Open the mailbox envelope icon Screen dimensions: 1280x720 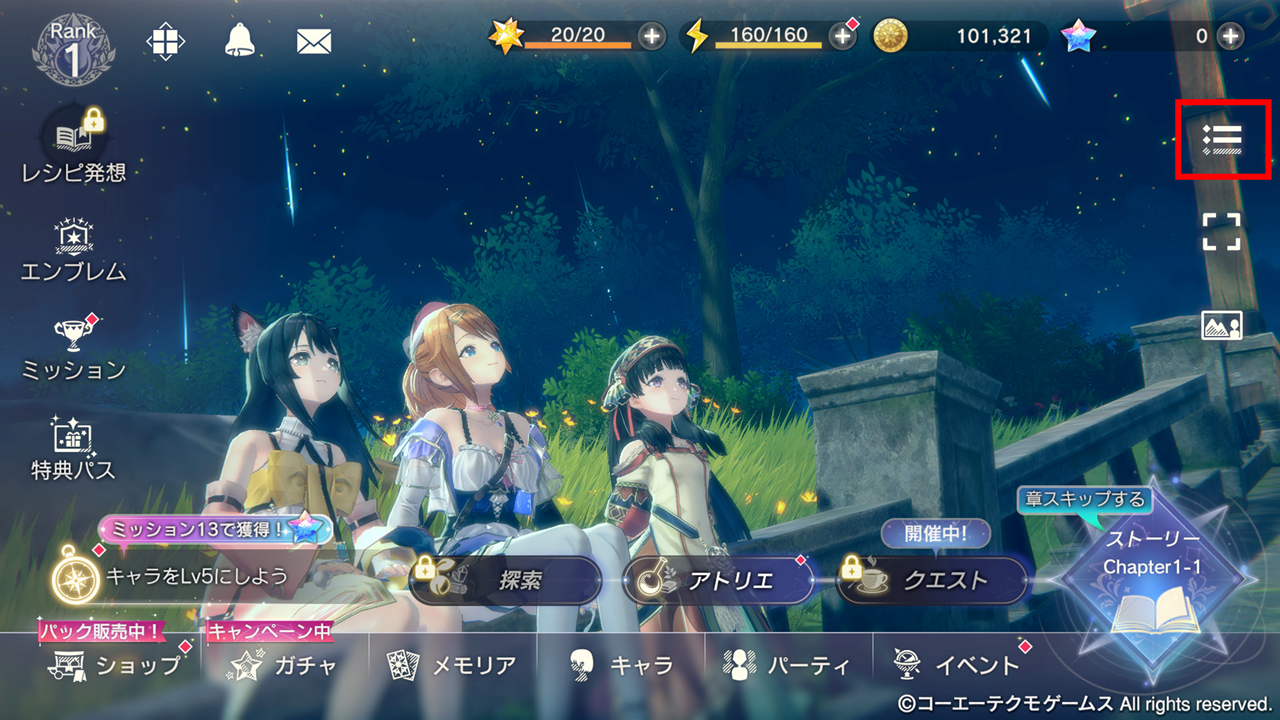point(314,41)
